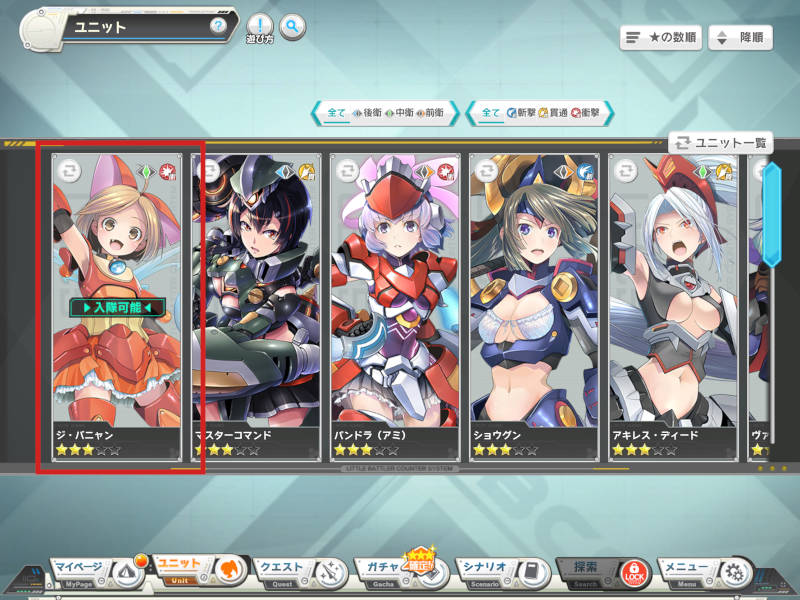Choose the マスターコマンド unit card
Viewport: 800px width, 600px height.
tap(256, 300)
